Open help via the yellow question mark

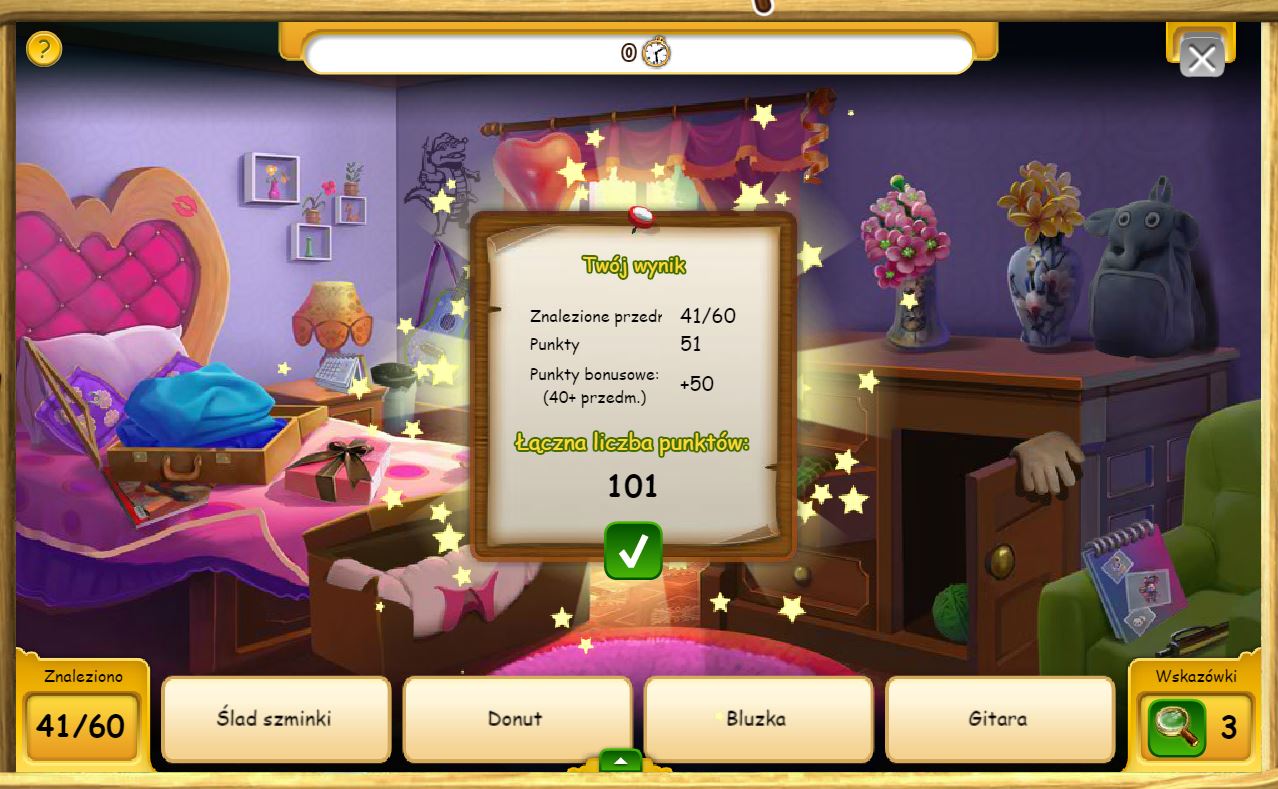click(44, 48)
